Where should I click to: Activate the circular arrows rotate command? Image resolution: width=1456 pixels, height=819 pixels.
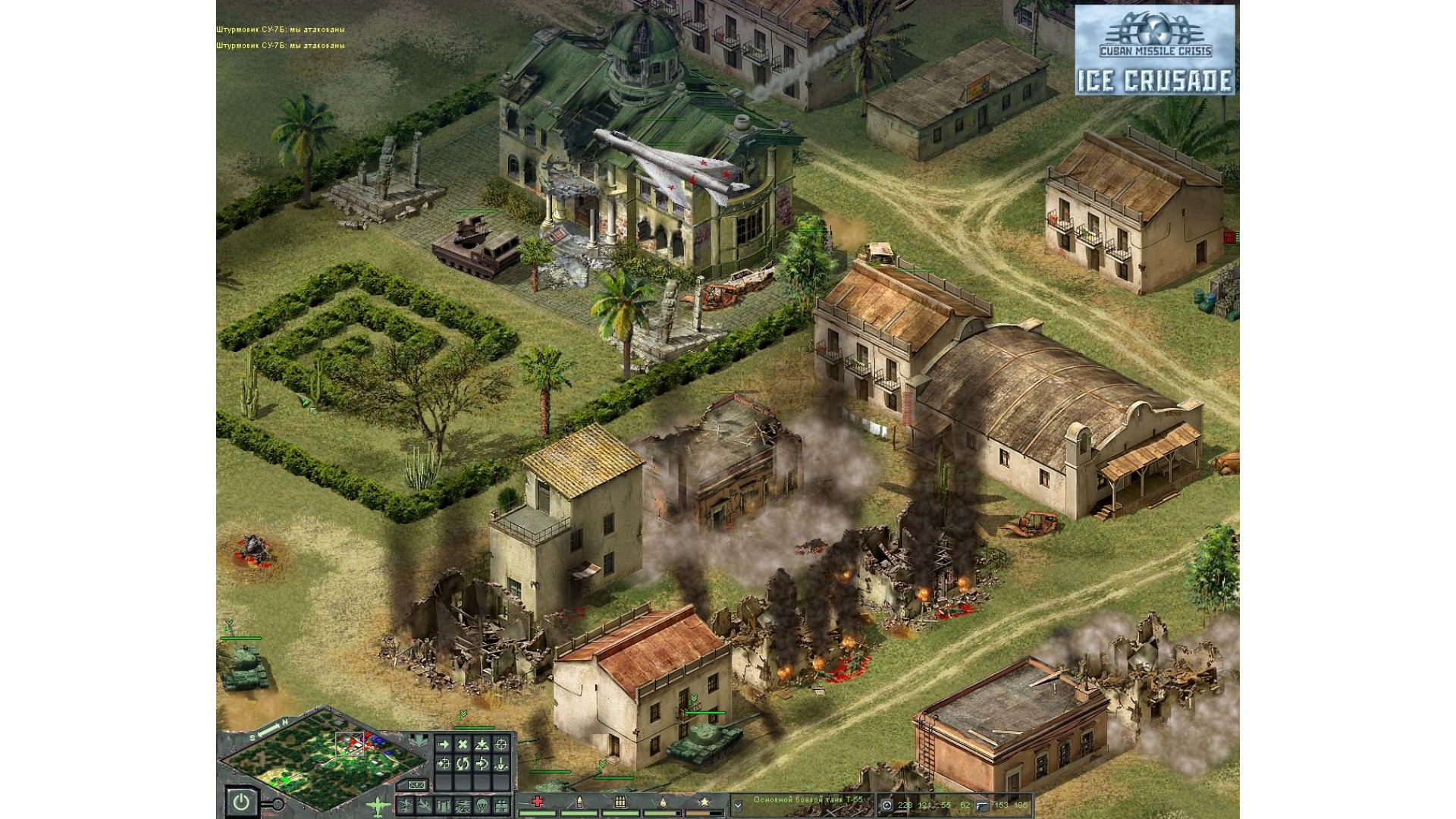(463, 764)
